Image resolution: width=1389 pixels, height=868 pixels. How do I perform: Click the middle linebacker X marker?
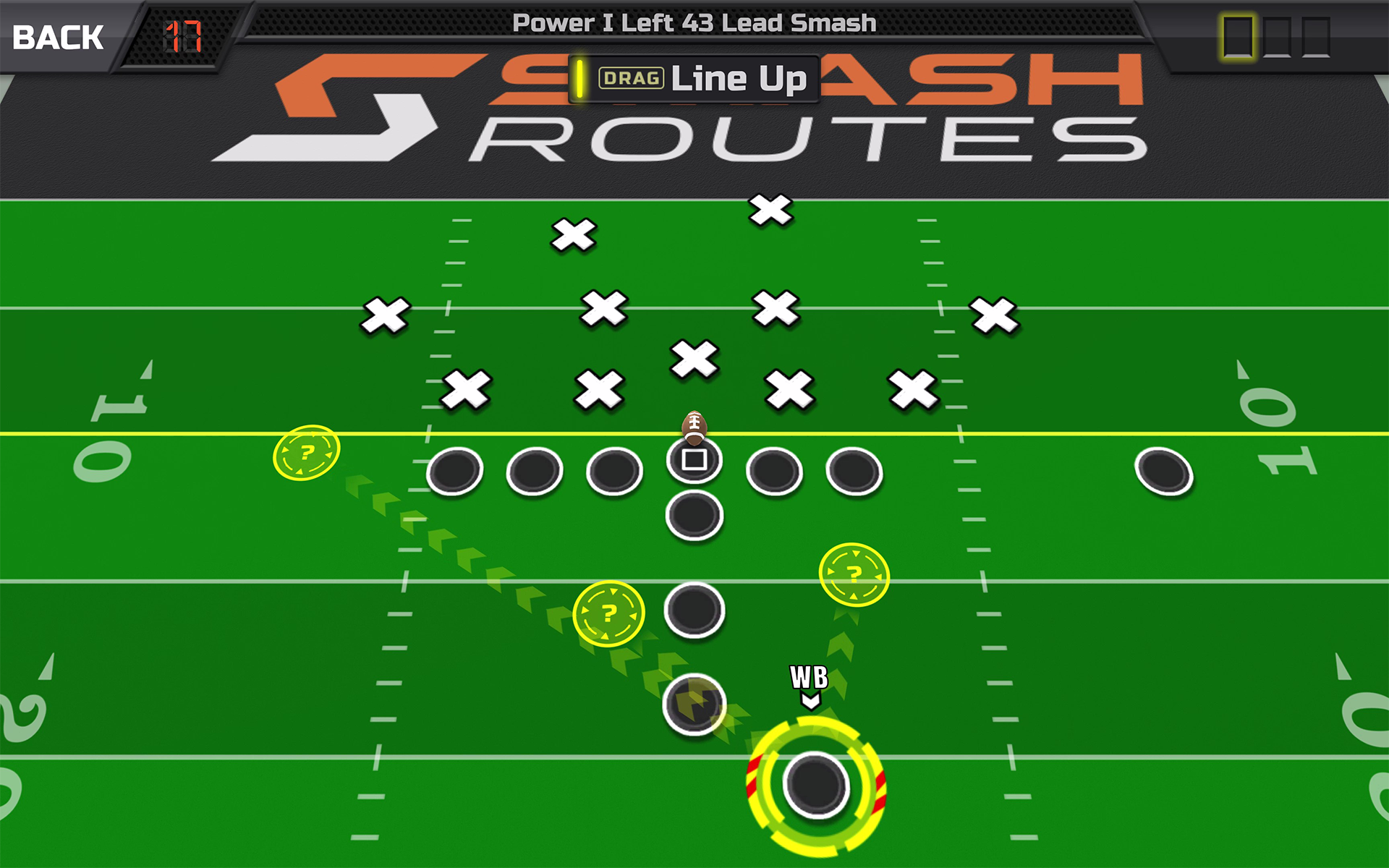pyautogui.click(x=693, y=356)
